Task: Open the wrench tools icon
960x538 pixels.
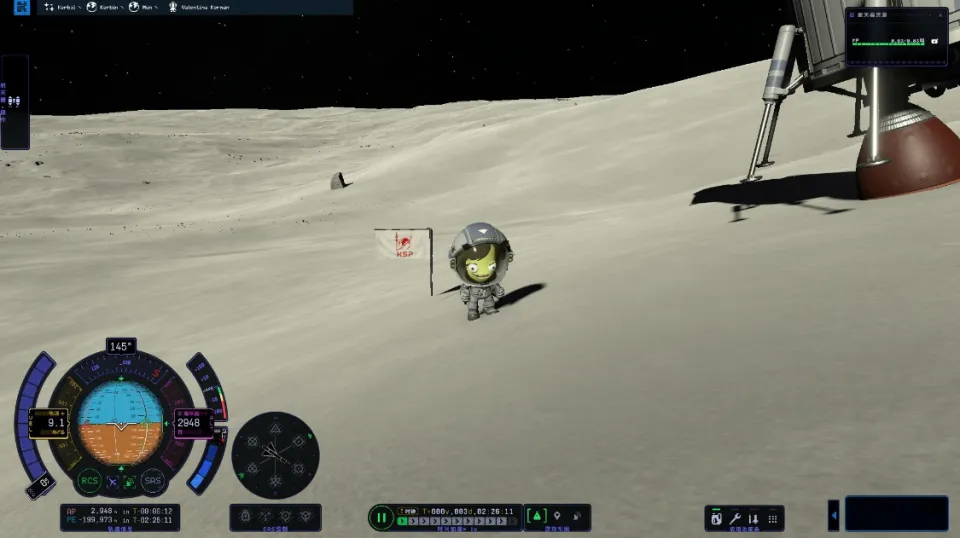Action: click(735, 518)
